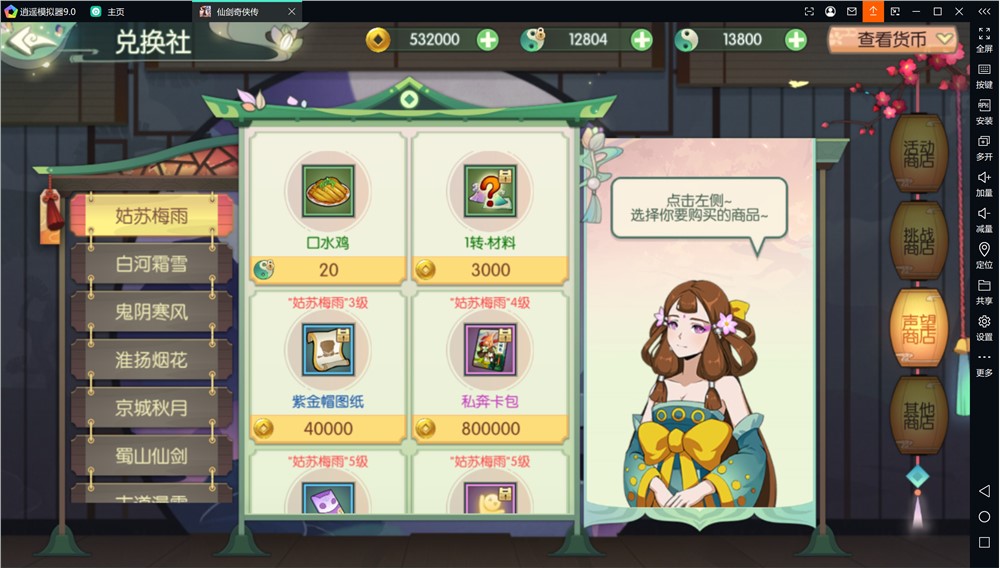Image resolution: width=1000 pixels, height=568 pixels.
Task: Select the 声望商店 lantern tab
Action: [x=918, y=327]
